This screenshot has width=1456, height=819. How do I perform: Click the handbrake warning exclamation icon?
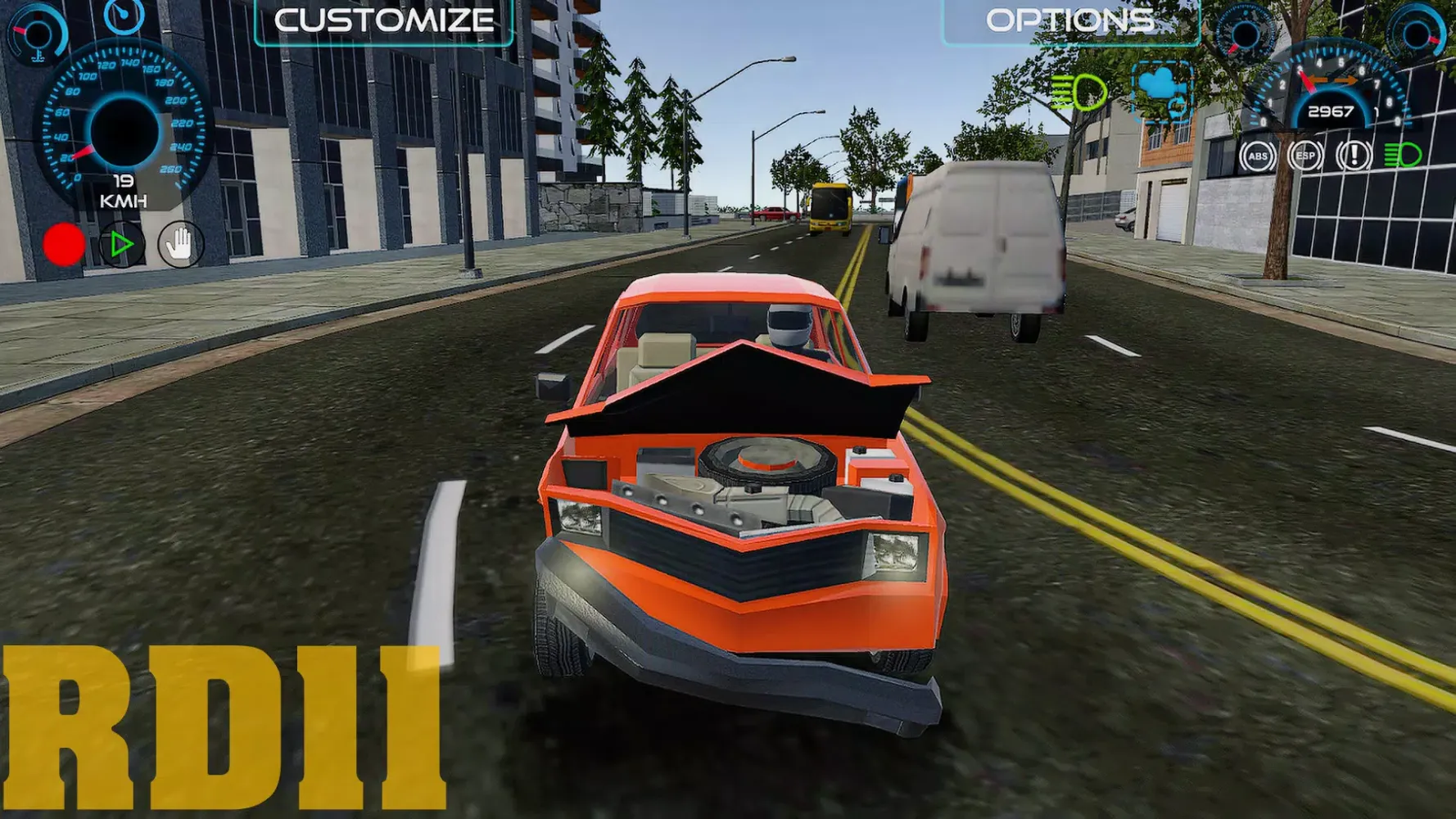click(x=1353, y=156)
